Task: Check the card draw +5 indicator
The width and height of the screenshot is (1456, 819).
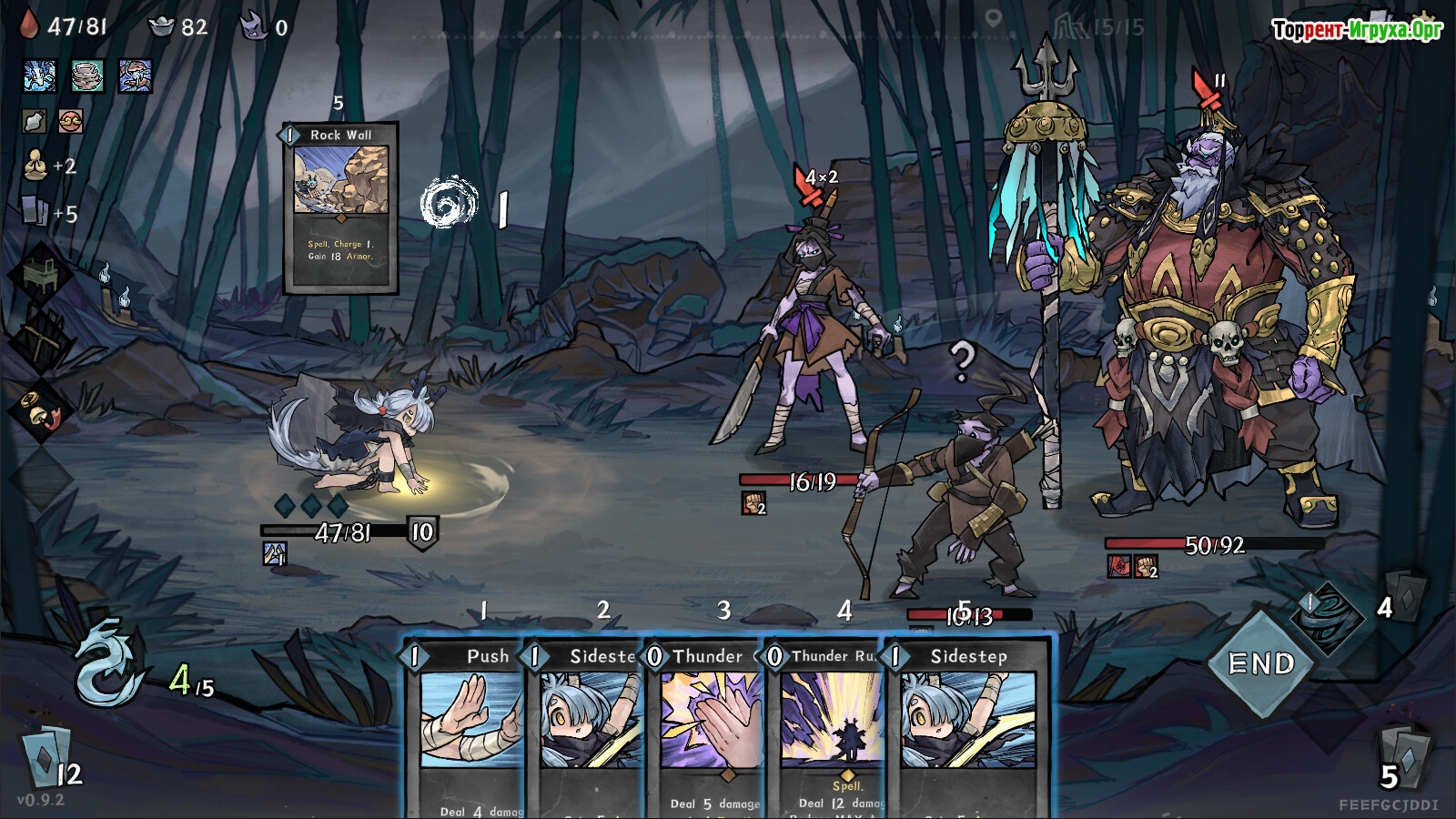Action: click(x=35, y=211)
